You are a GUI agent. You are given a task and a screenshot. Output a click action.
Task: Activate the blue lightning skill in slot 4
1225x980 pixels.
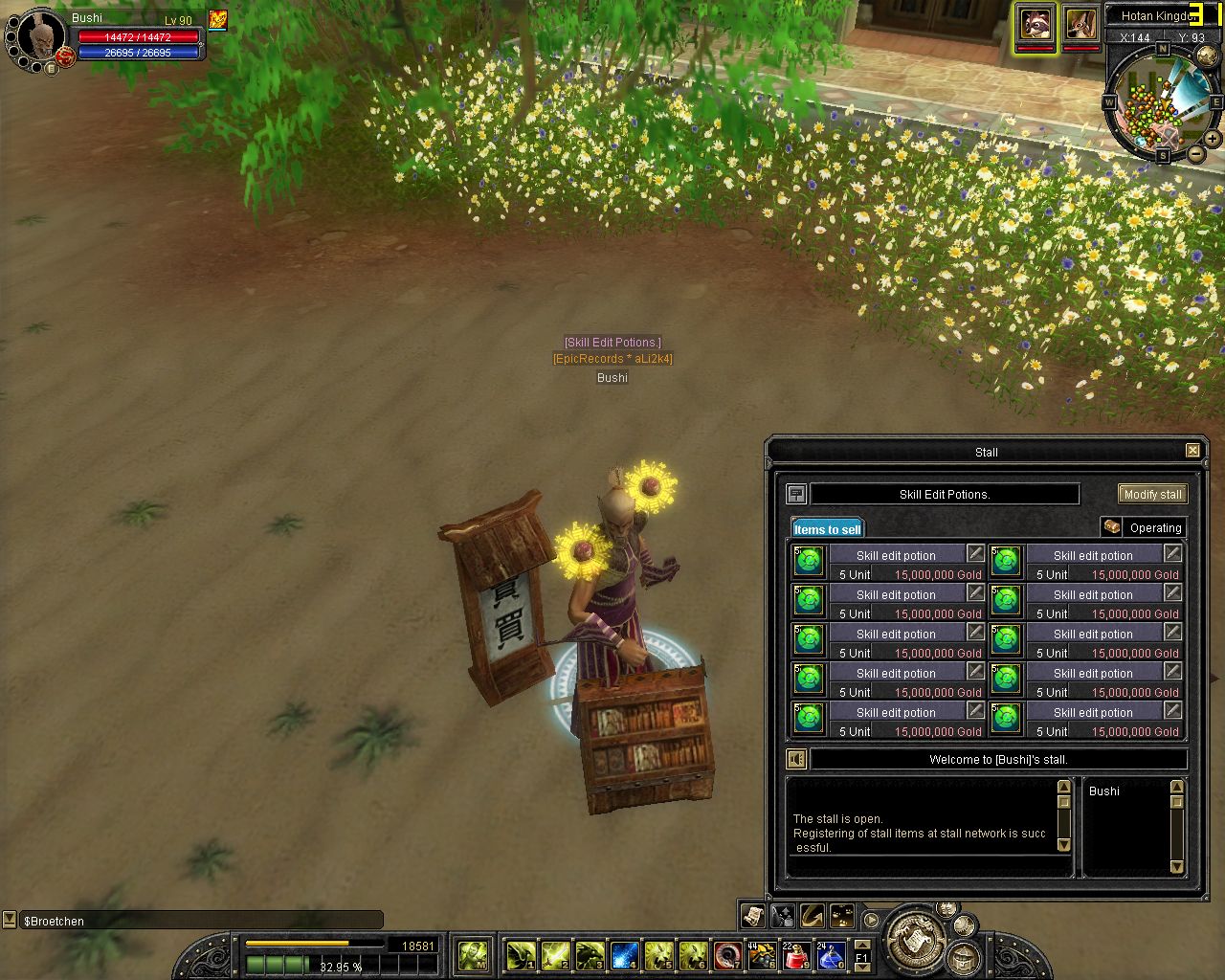624,955
